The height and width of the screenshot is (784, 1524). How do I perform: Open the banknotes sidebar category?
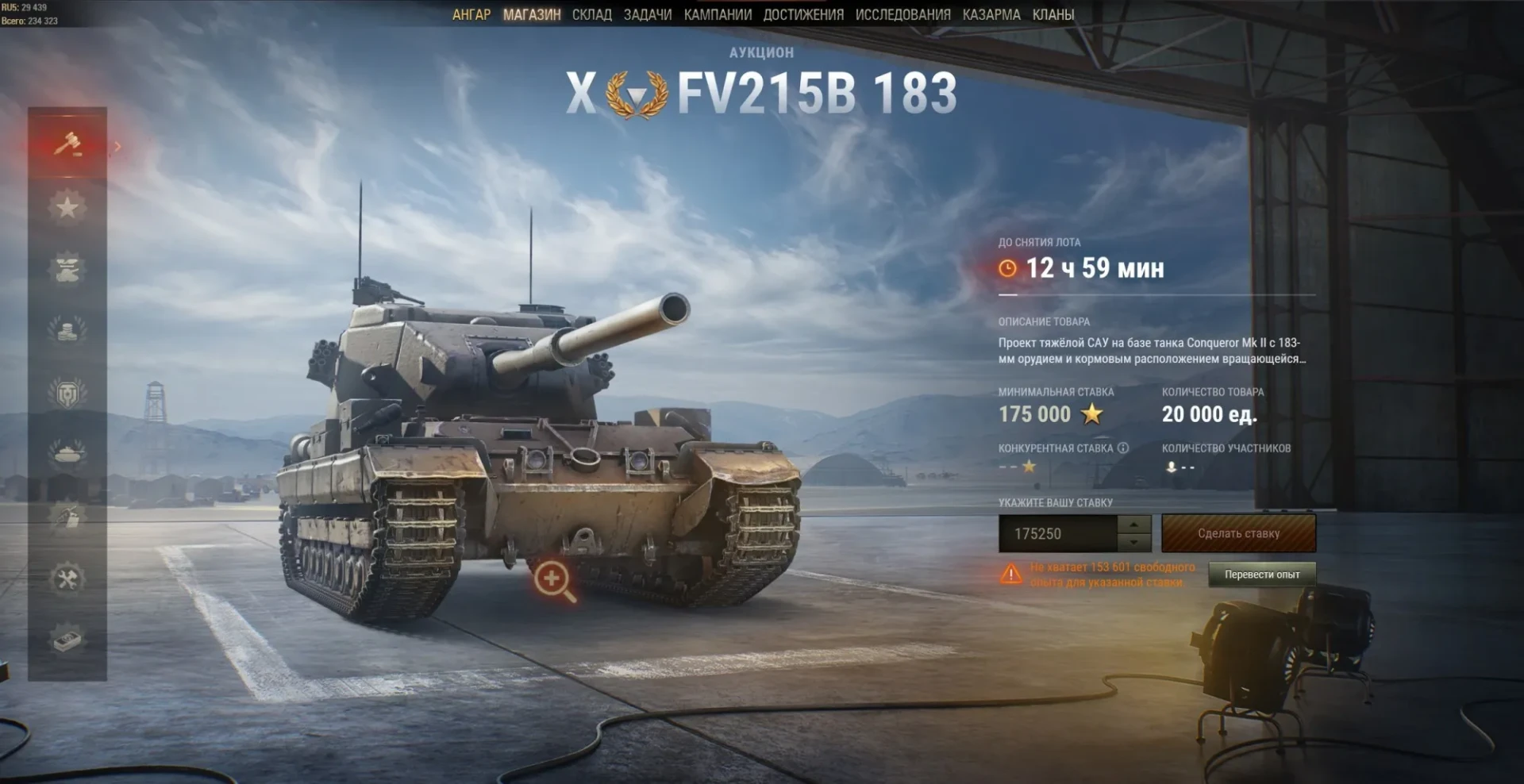pos(67,640)
